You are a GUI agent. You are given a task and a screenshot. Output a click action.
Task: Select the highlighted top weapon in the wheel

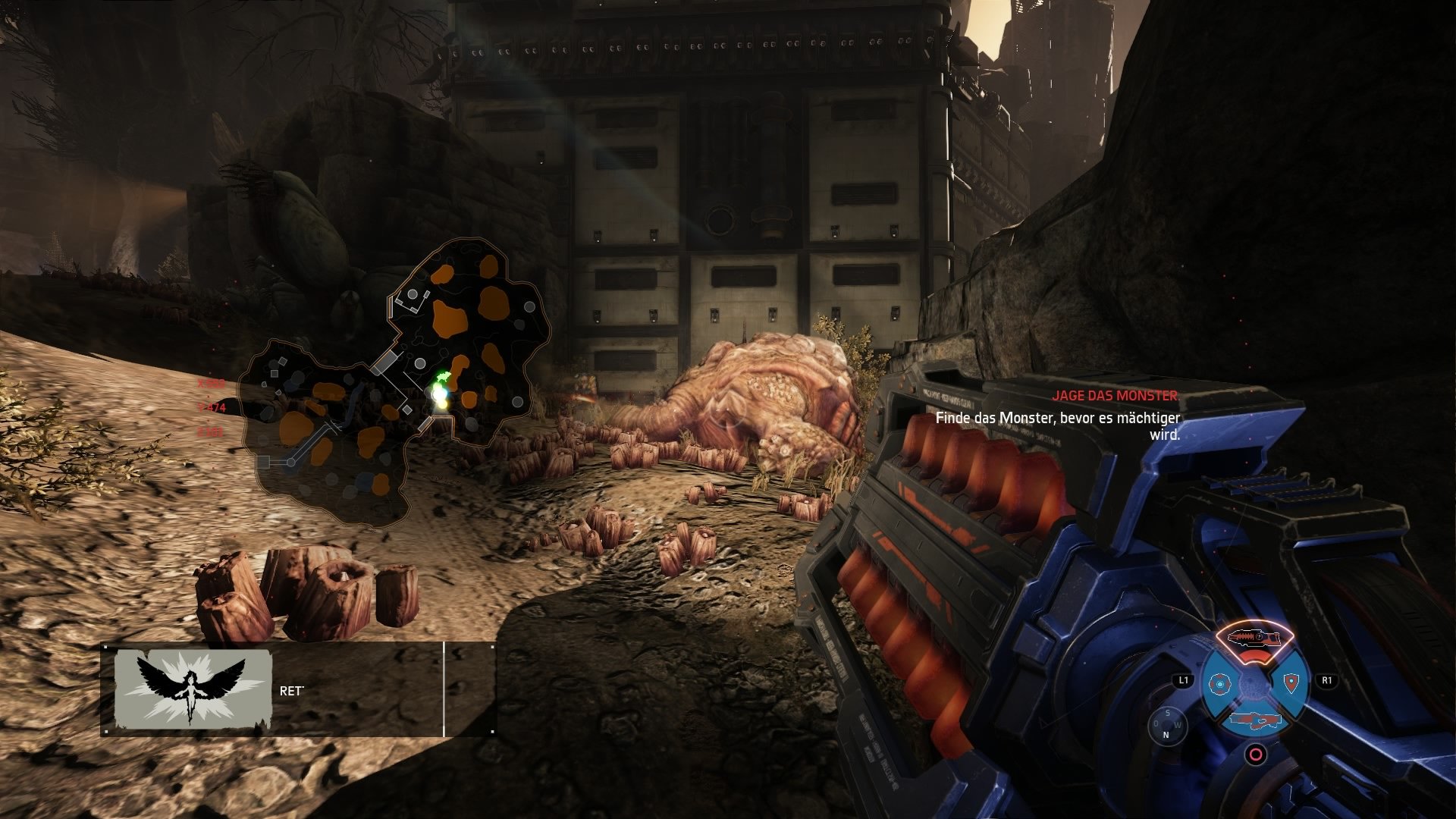tap(1255, 638)
